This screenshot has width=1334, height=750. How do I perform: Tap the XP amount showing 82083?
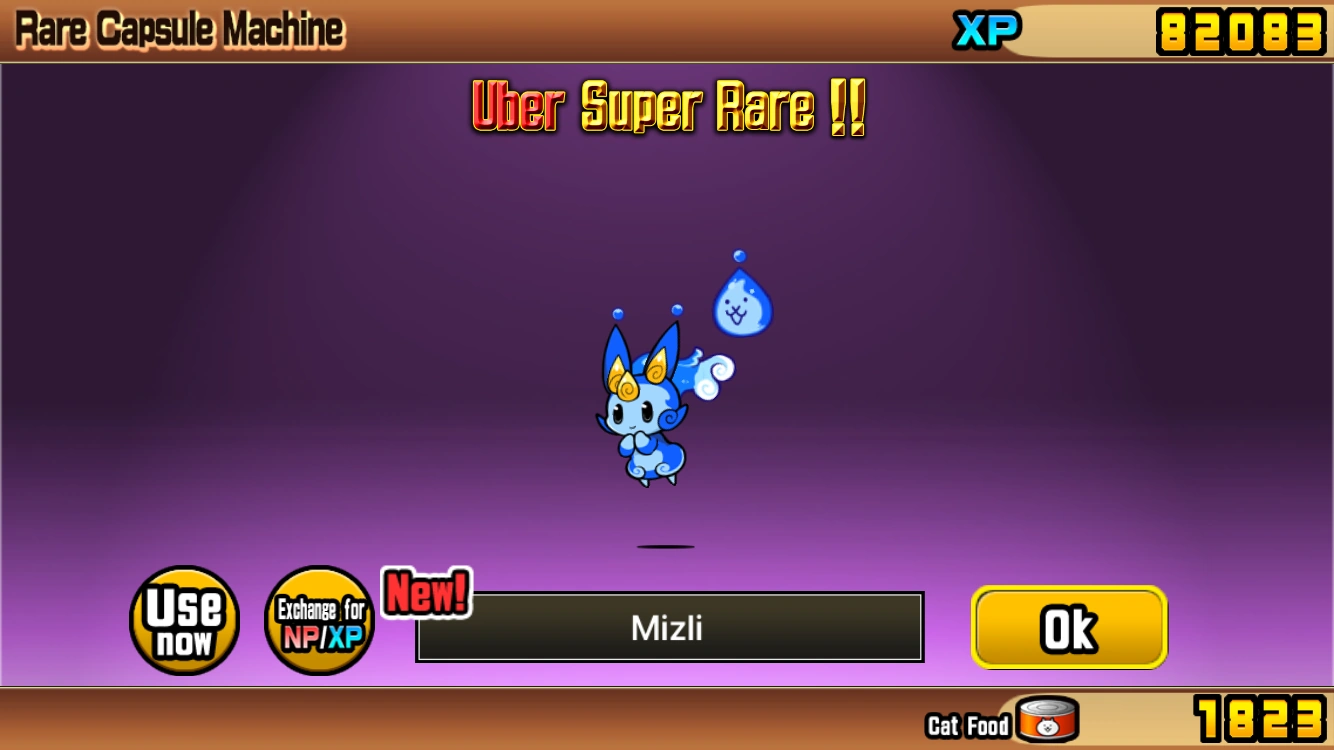(1238, 30)
